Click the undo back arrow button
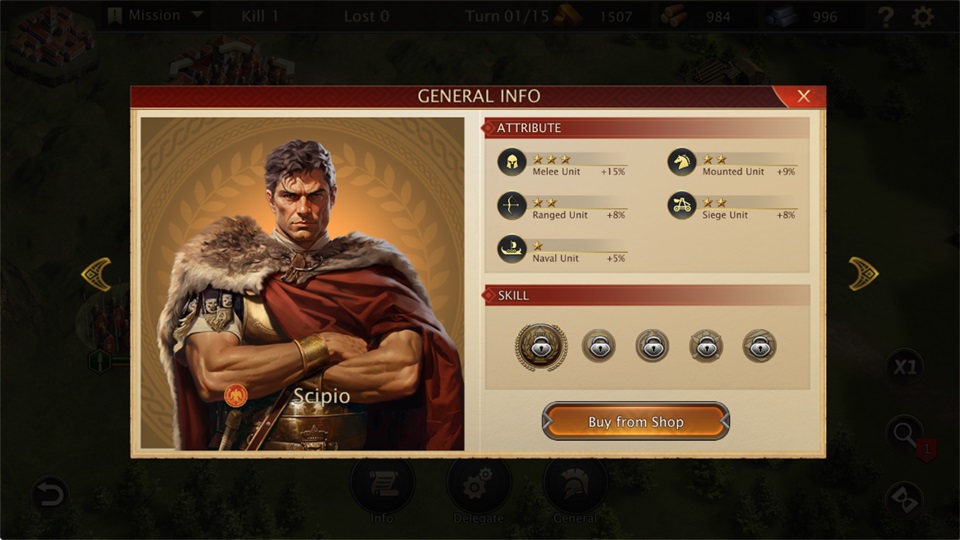960x540 pixels. coord(49,493)
